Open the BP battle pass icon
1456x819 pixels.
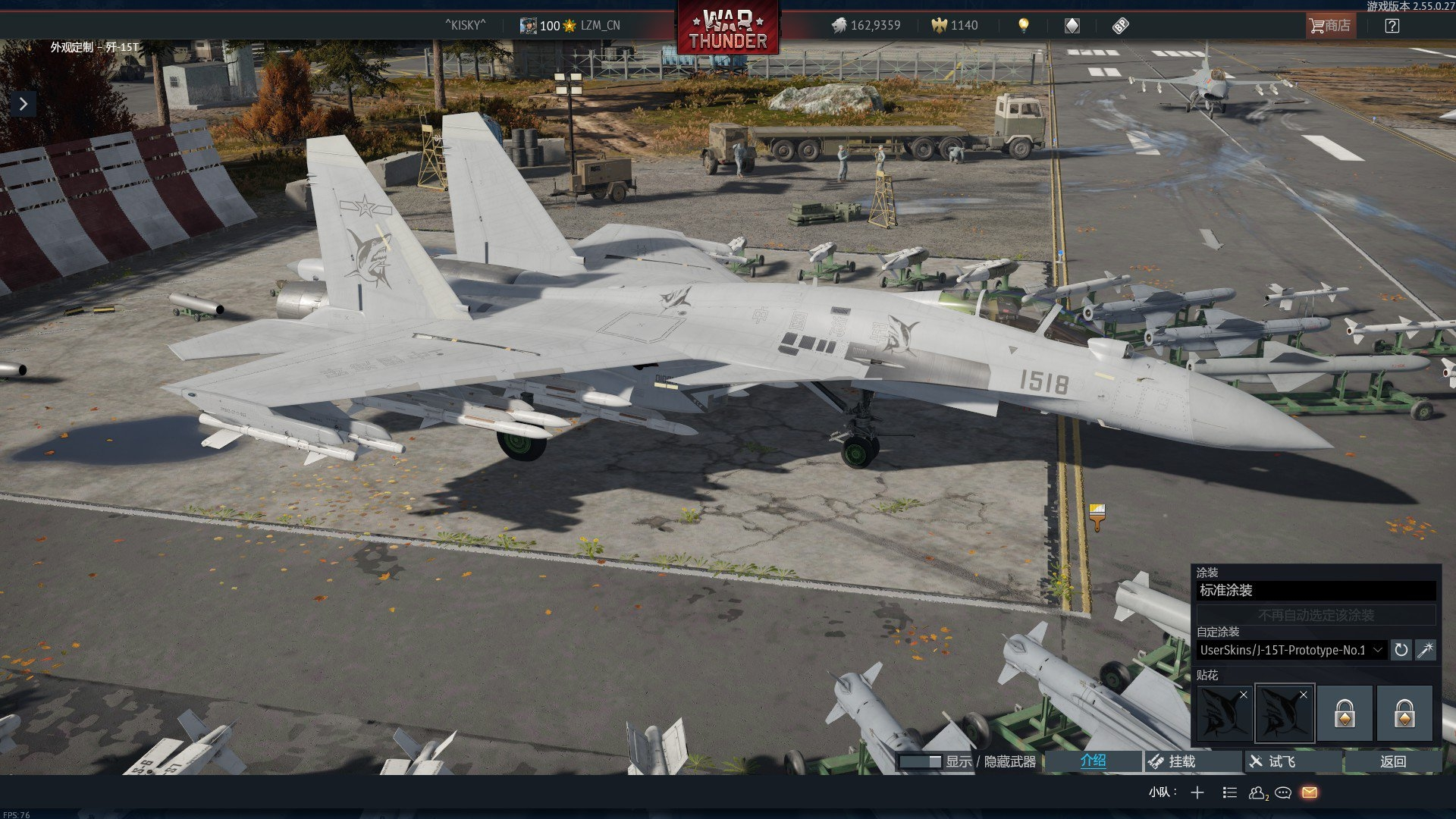click(x=1120, y=26)
